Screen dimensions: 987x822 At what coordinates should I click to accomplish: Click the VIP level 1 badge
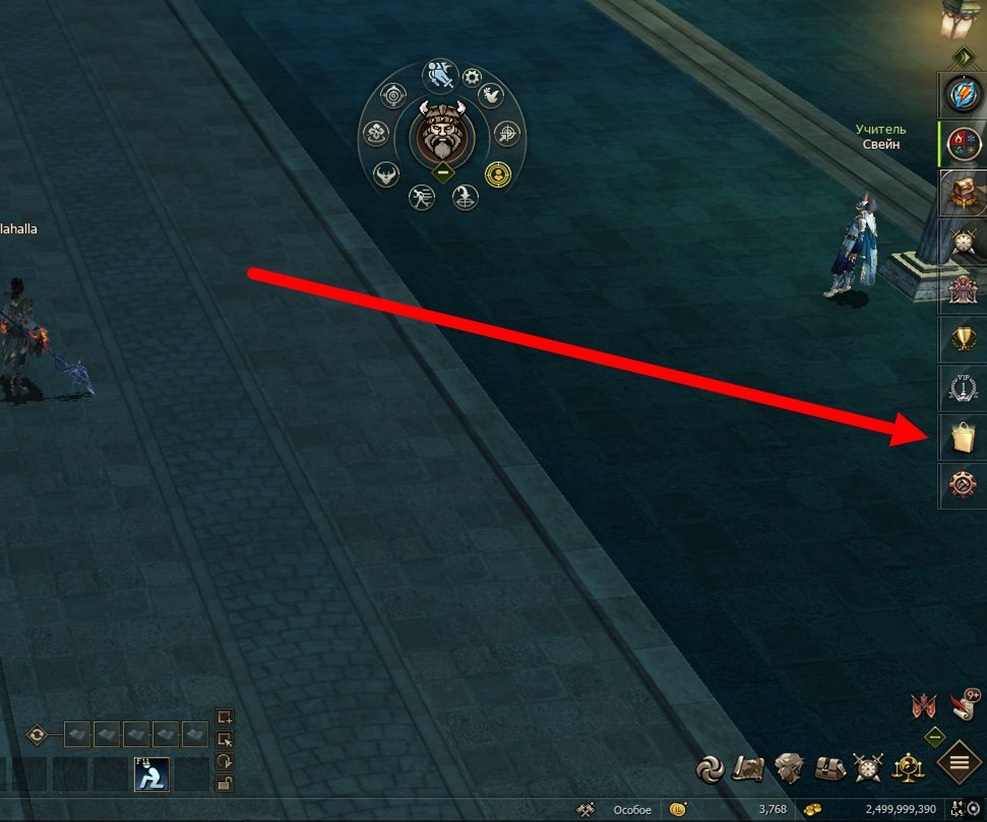coord(962,388)
